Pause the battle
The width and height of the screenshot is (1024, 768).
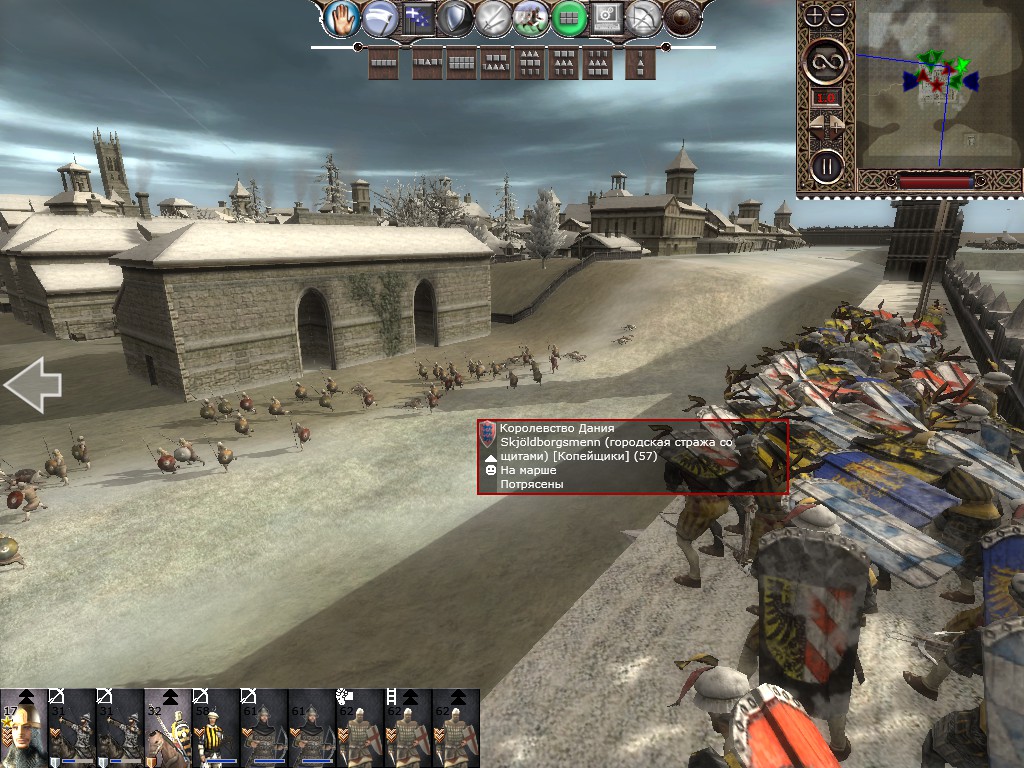tap(826, 164)
